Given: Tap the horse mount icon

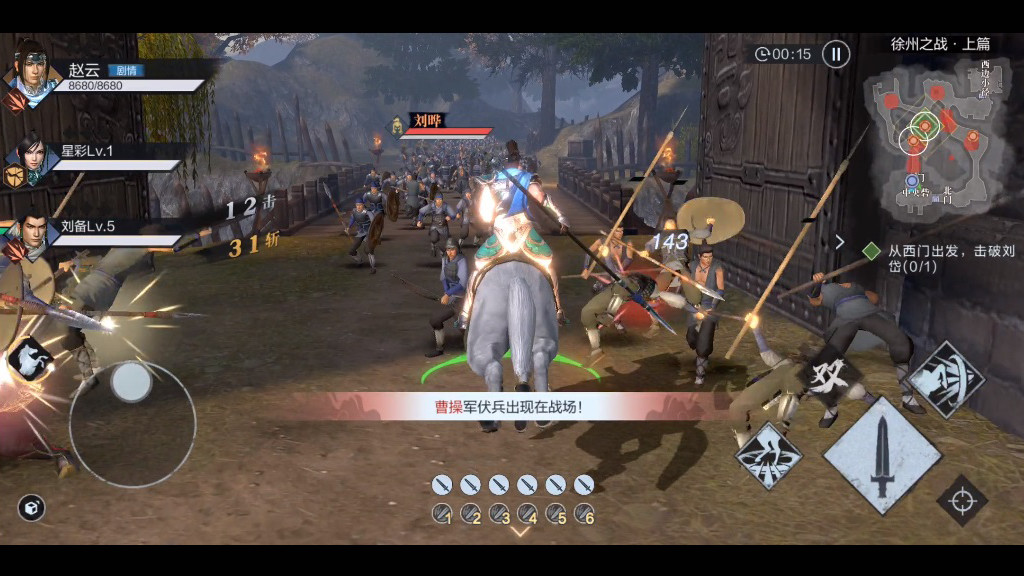Looking at the screenshot, I should [29, 360].
